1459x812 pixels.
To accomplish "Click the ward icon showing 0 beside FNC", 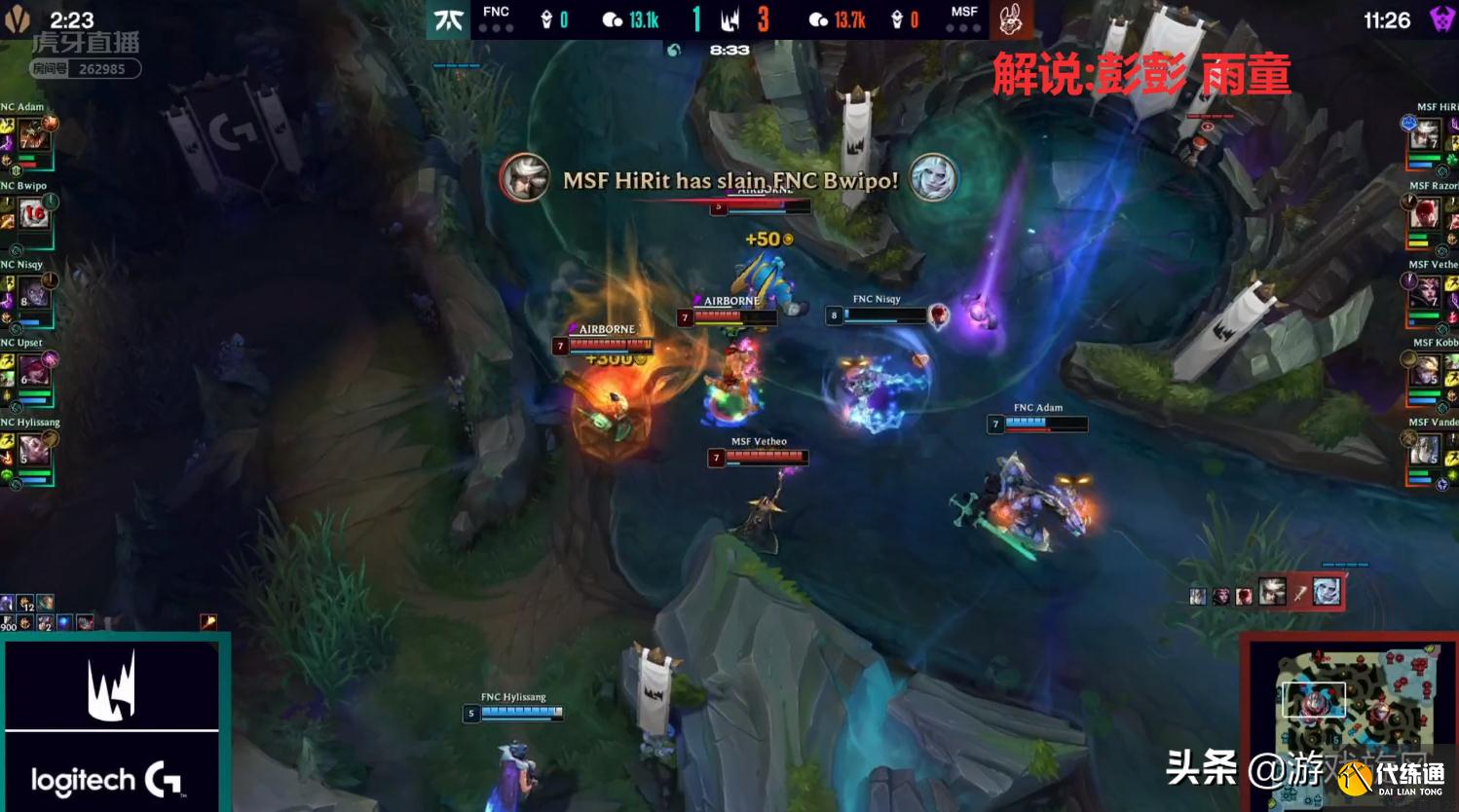I will (547, 19).
